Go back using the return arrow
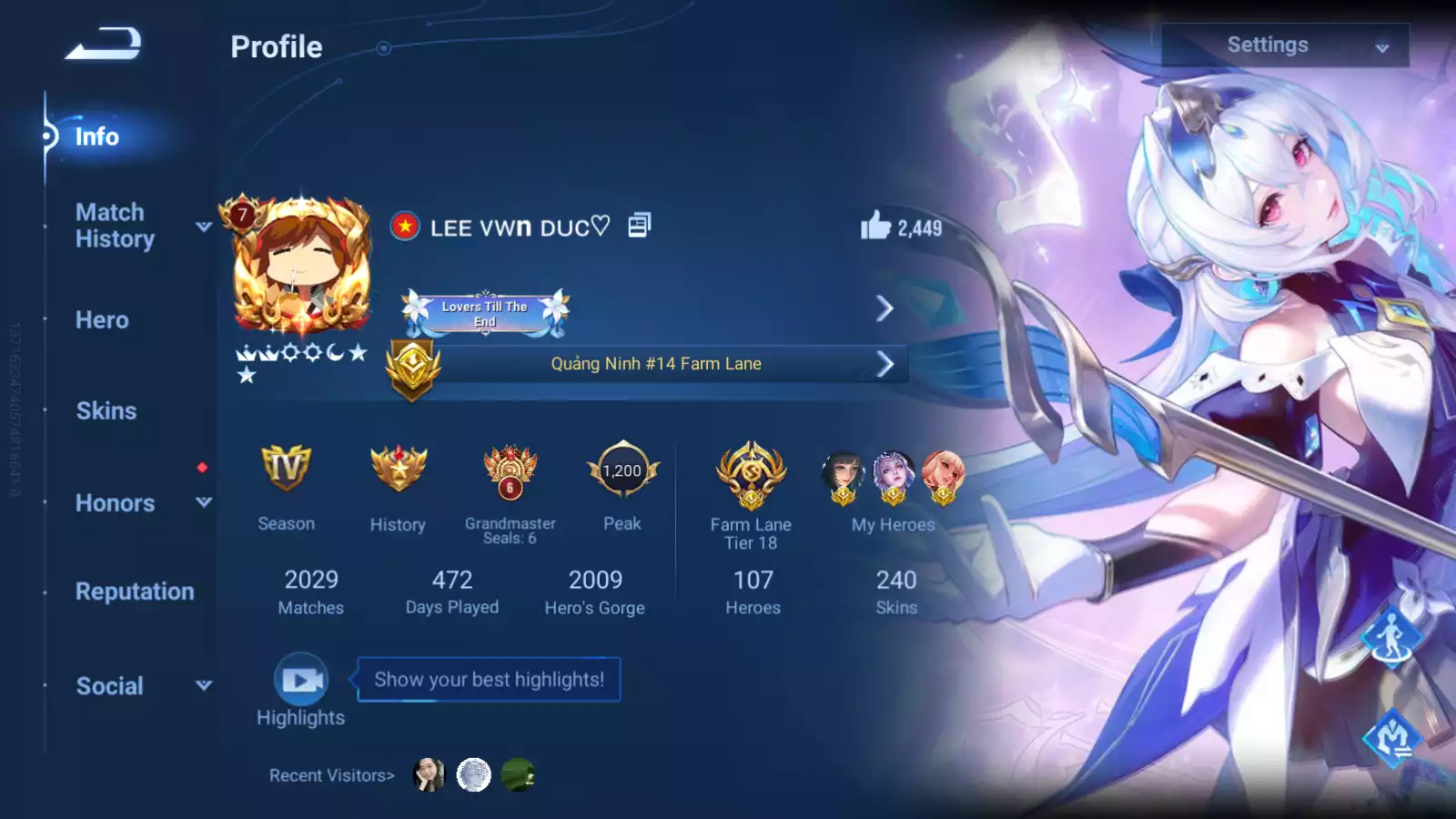This screenshot has width=1456, height=819. coord(104,44)
